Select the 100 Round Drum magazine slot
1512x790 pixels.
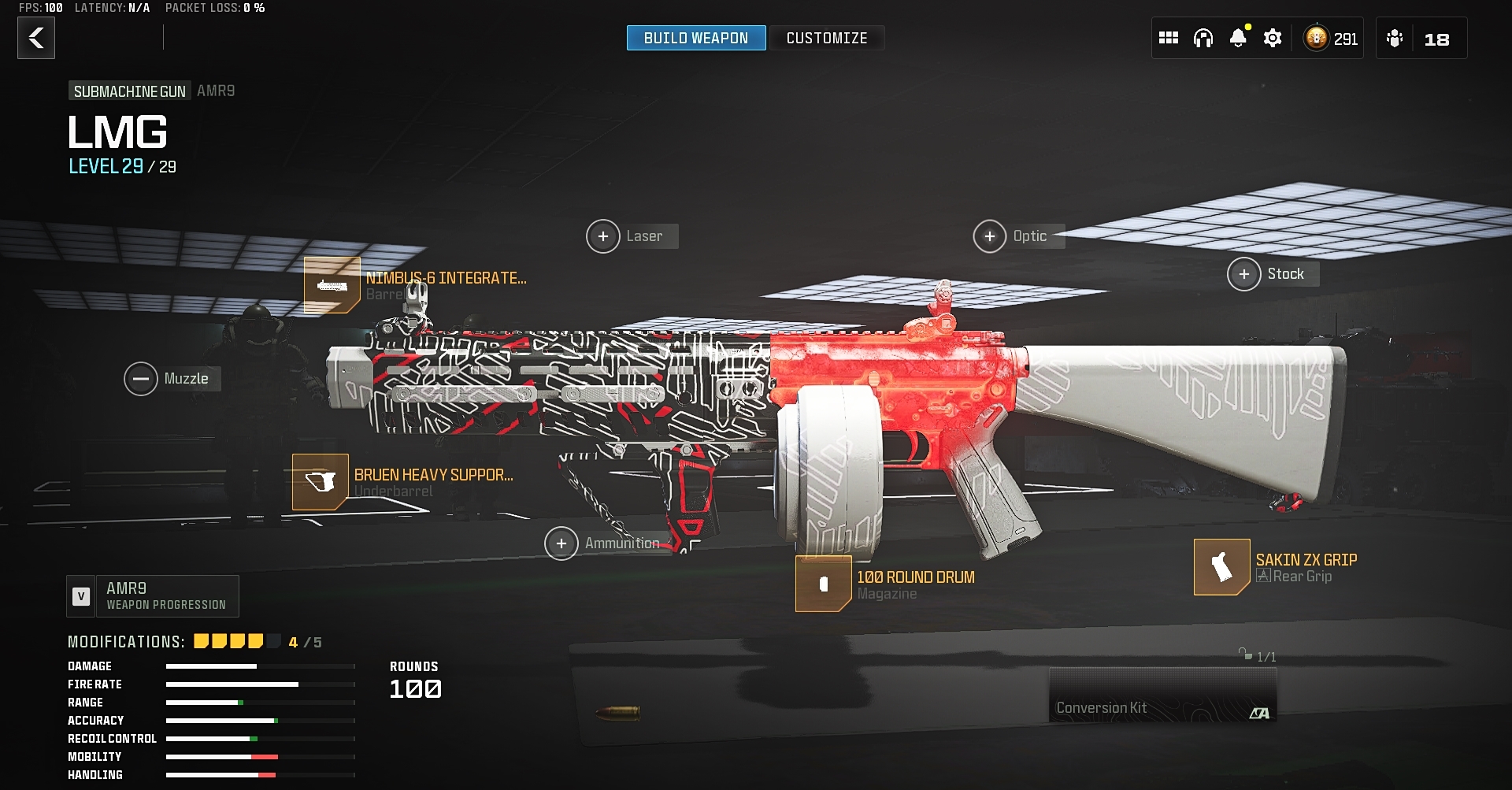pos(824,584)
